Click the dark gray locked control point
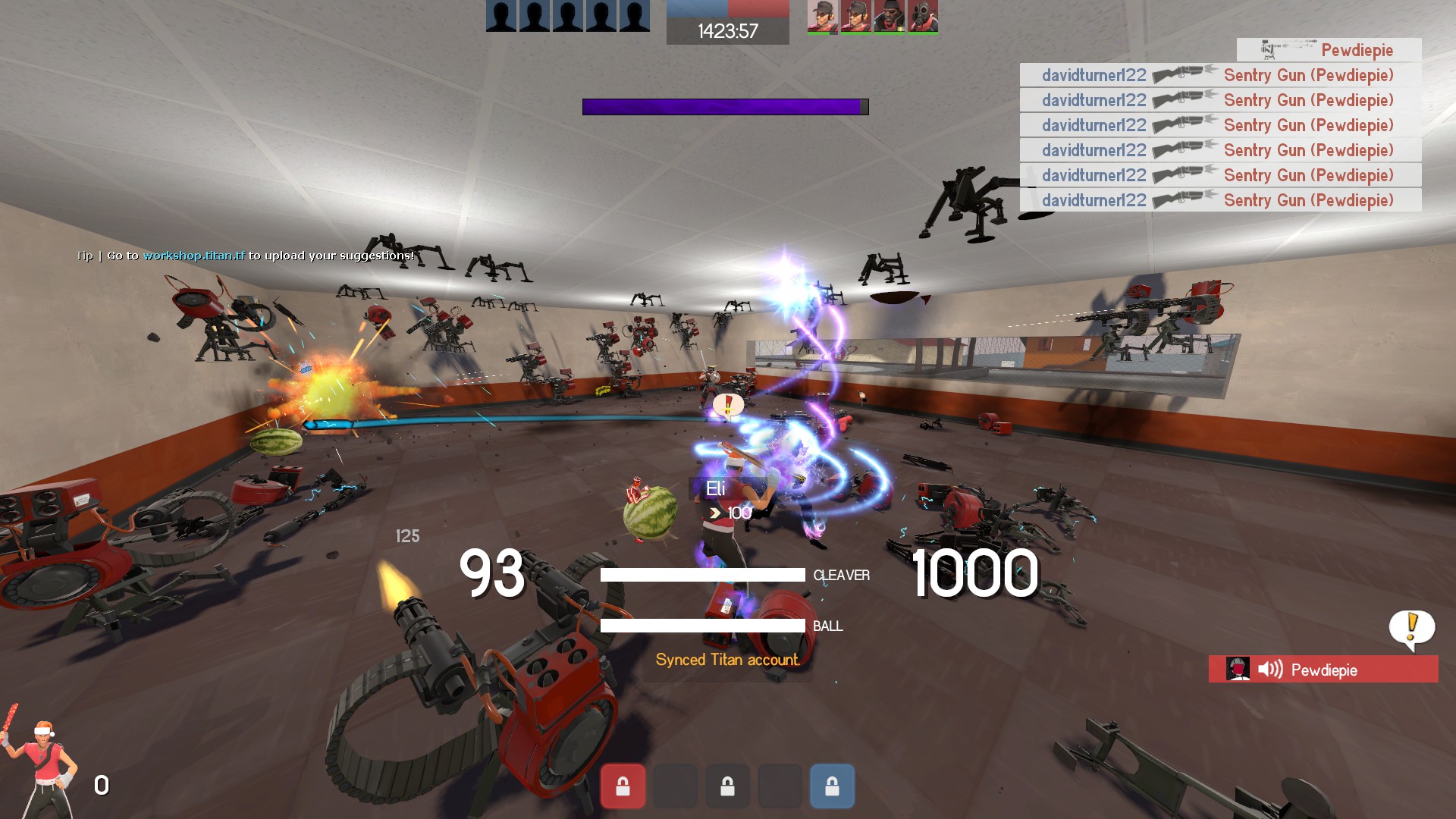This screenshot has width=1456, height=819. [x=727, y=786]
